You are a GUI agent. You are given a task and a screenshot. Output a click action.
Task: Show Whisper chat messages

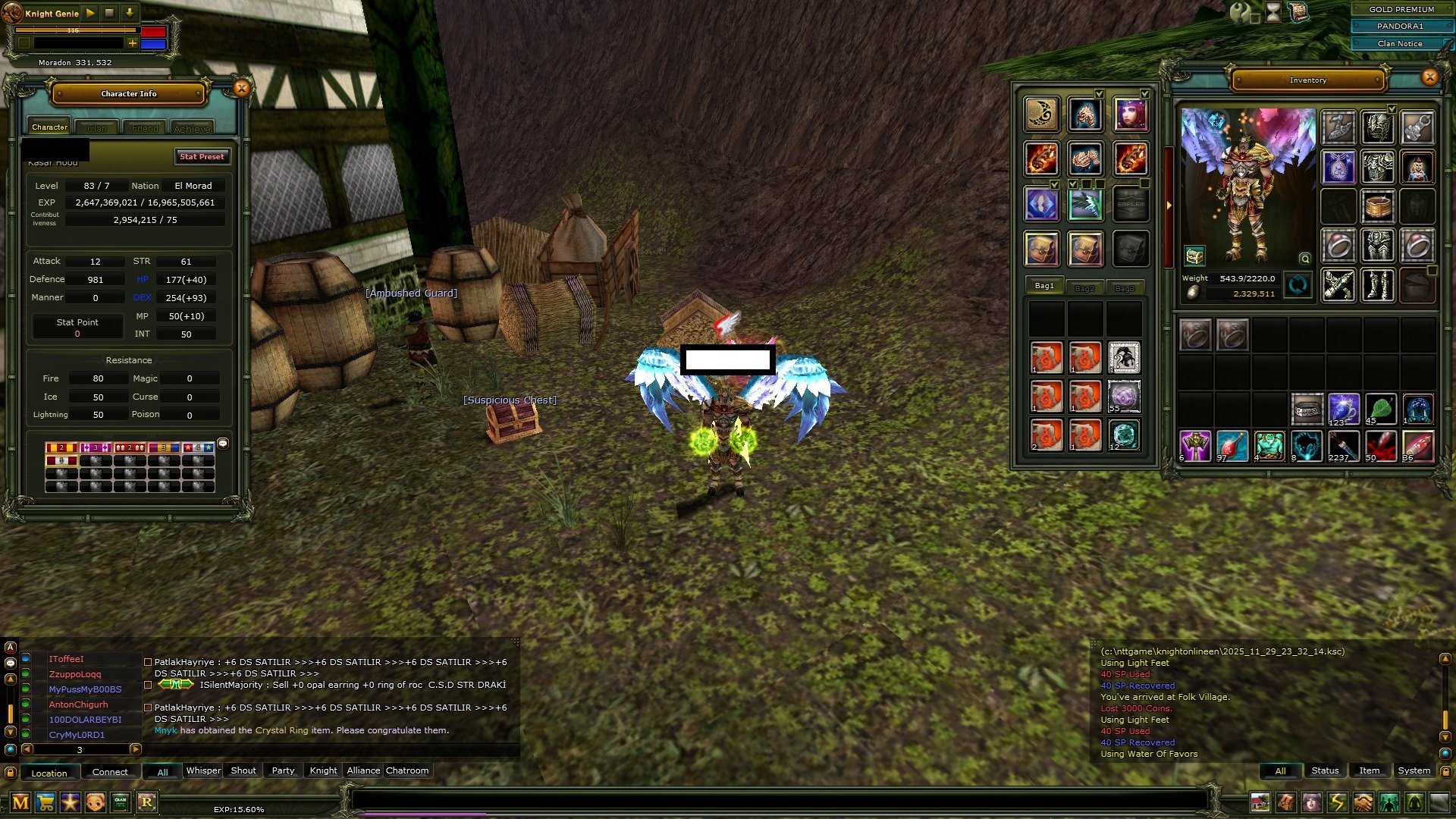[x=203, y=770]
